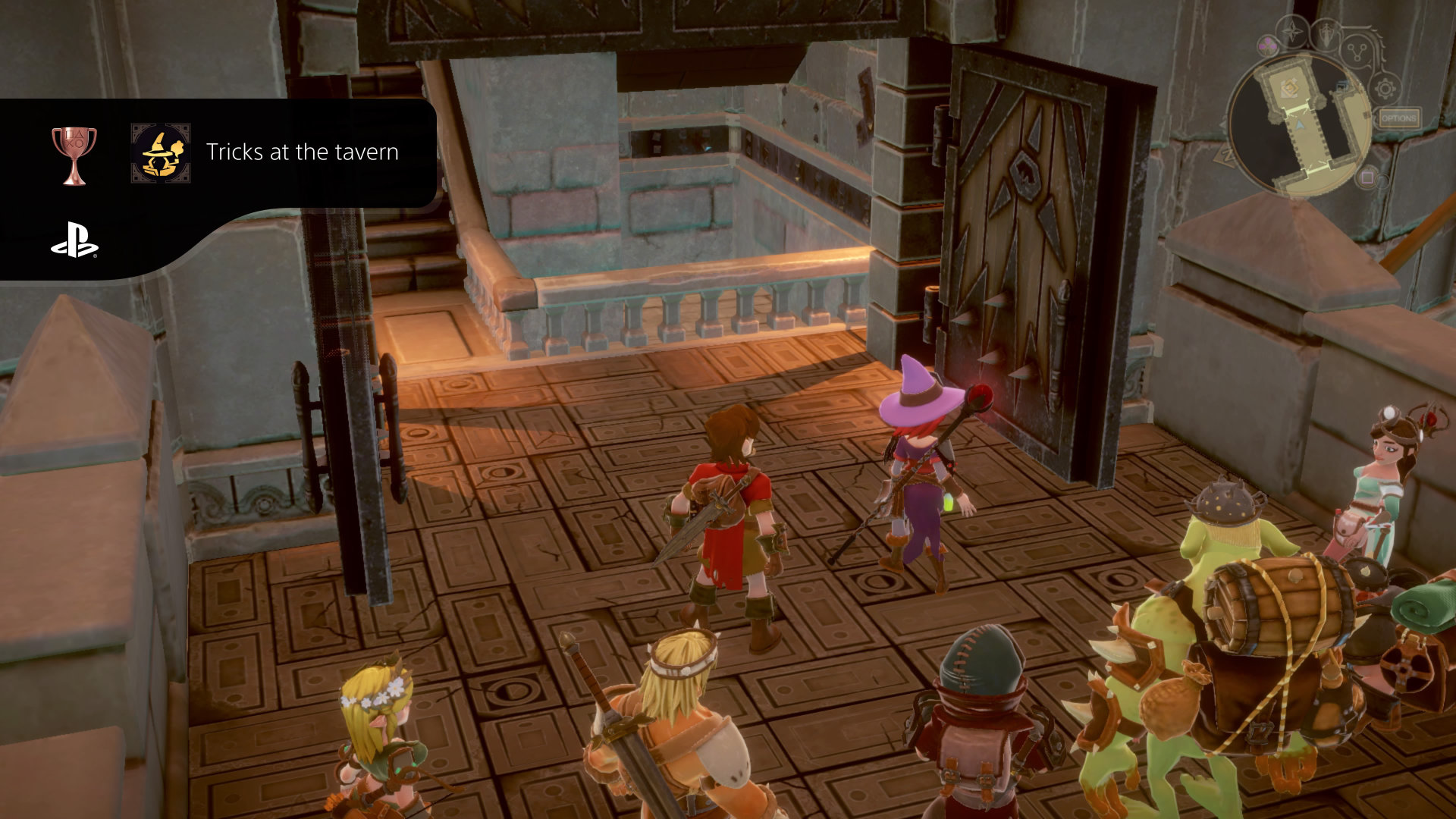This screenshot has height=819, width=1456.
Task: Select the orange diamond marker on minimap
Action: [1288, 89]
